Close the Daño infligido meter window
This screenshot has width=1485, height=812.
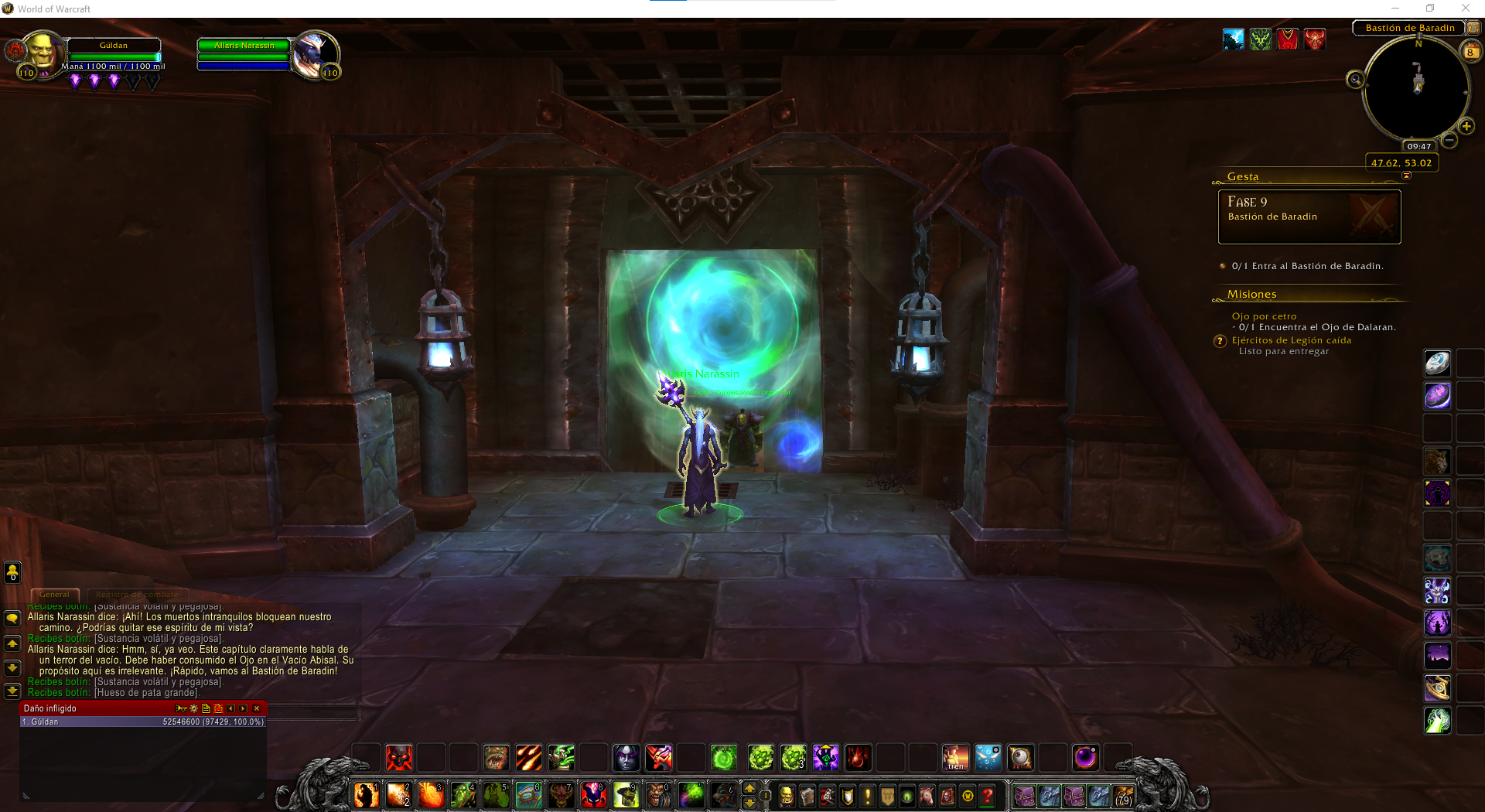pyautogui.click(x=257, y=708)
